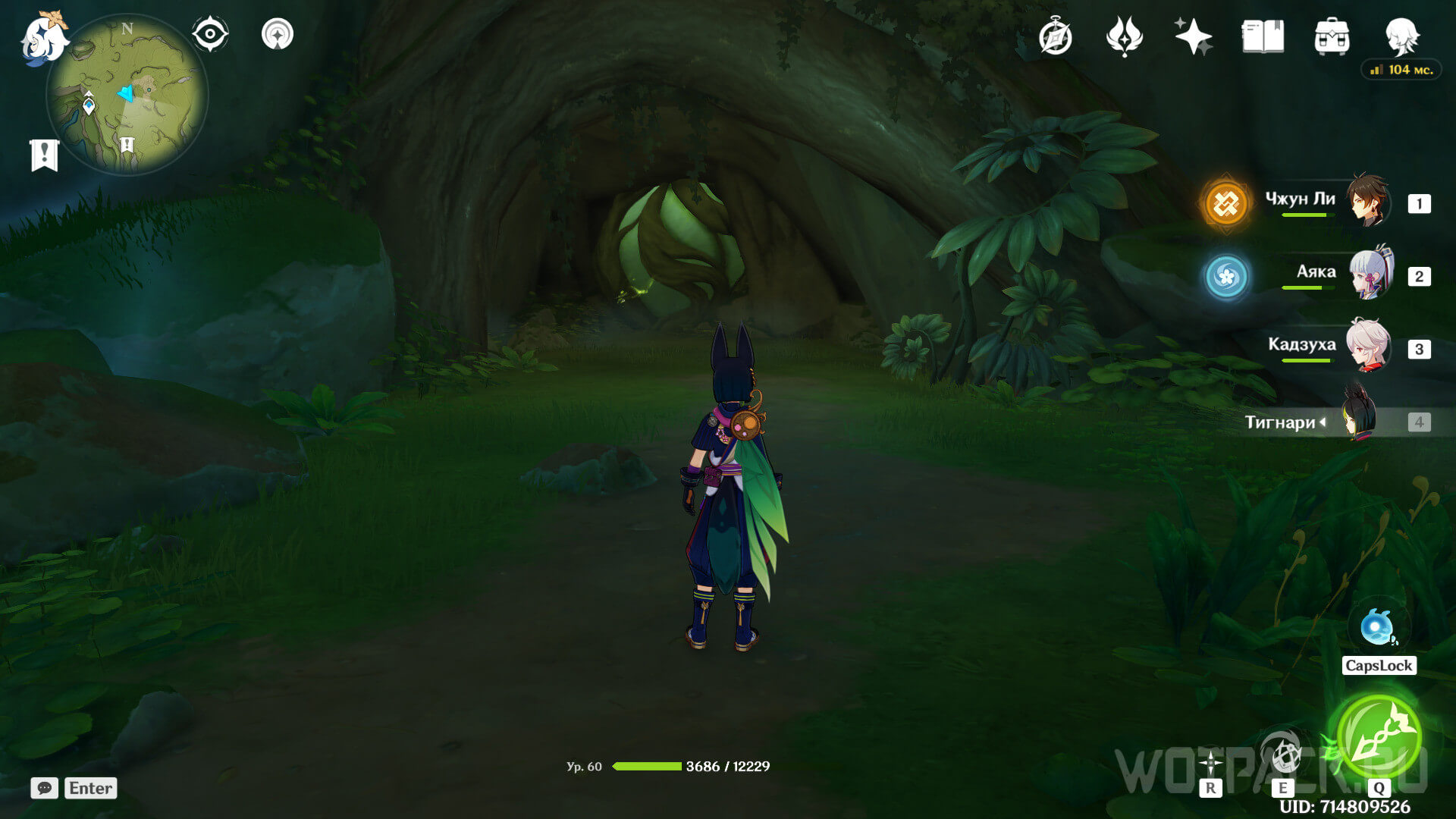
Task: Activate the four-point star aim icon
Action: pyautogui.click(x=1211, y=761)
